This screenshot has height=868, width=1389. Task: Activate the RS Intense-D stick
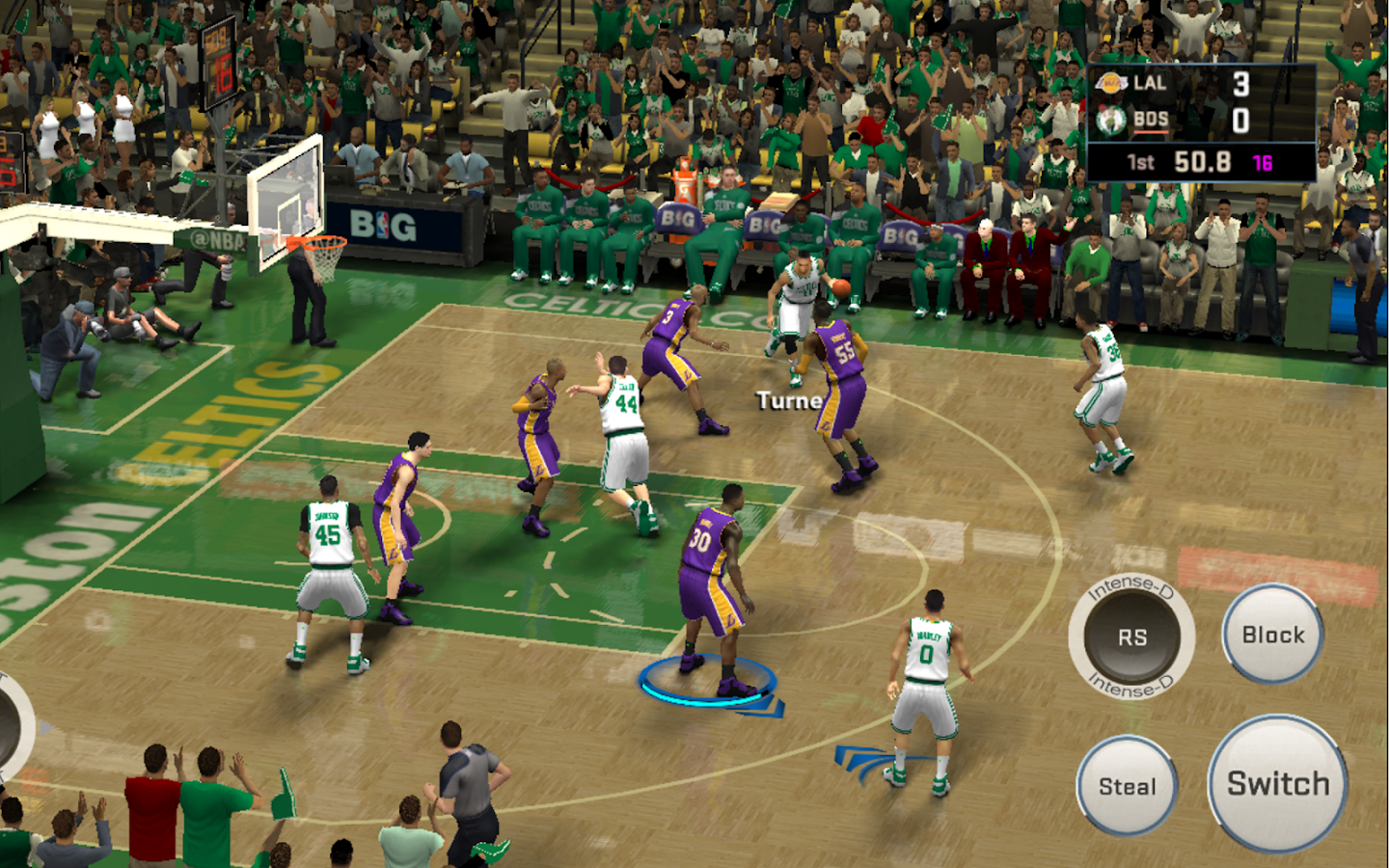pos(1131,637)
